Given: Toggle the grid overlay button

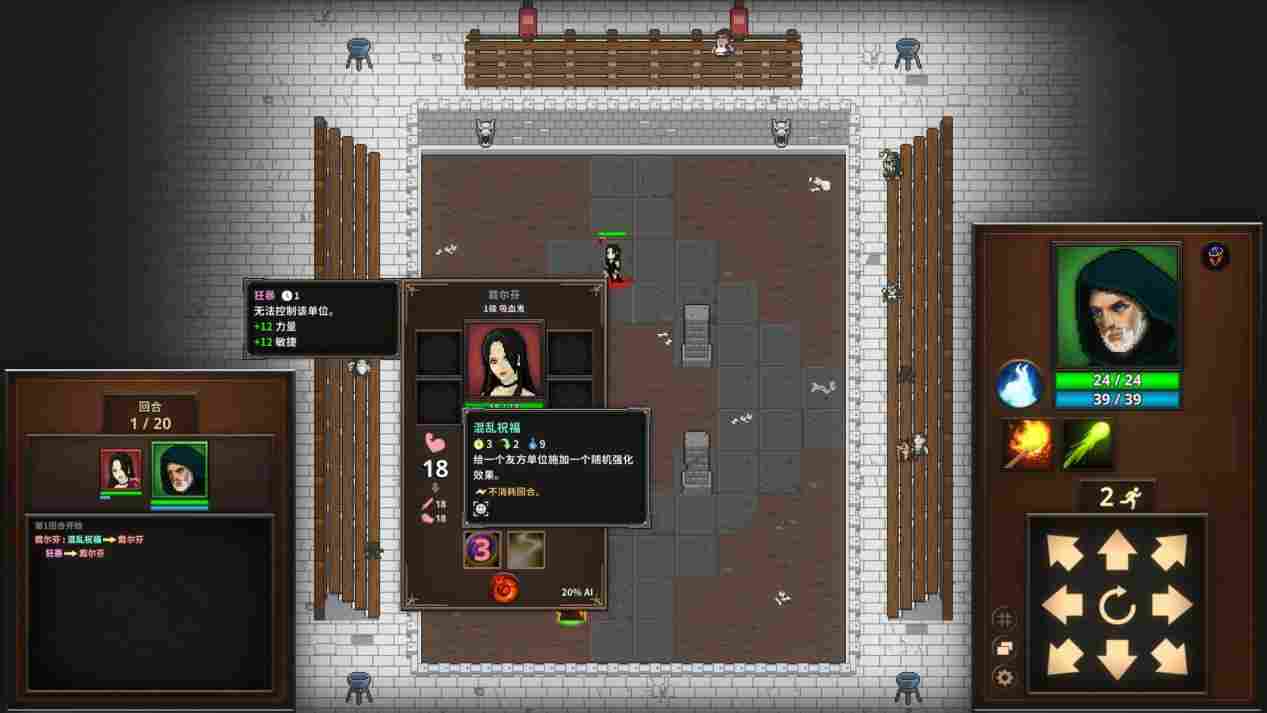Looking at the screenshot, I should pos(1004,619).
